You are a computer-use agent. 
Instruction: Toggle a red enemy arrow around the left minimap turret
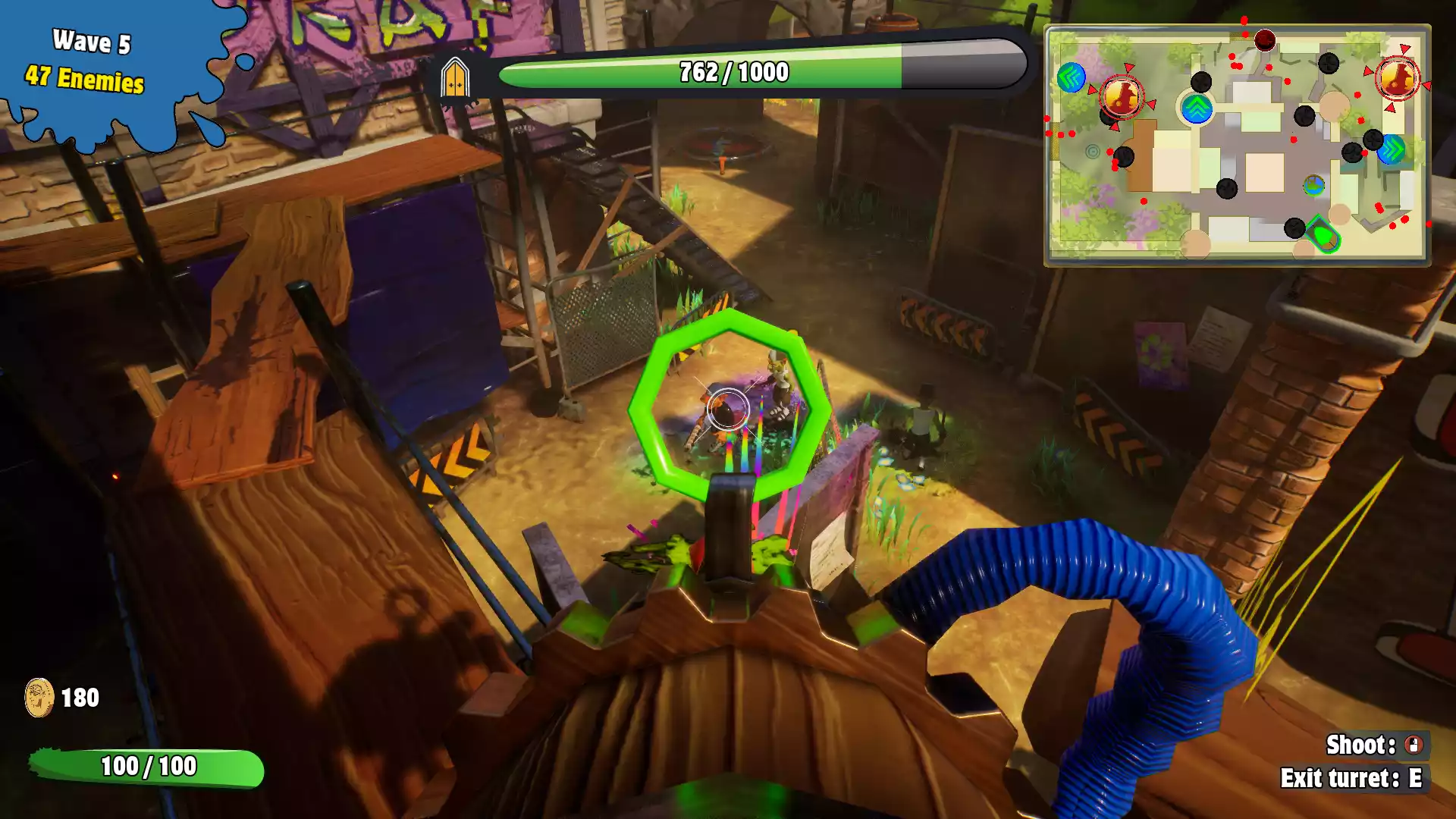[x=1128, y=67]
